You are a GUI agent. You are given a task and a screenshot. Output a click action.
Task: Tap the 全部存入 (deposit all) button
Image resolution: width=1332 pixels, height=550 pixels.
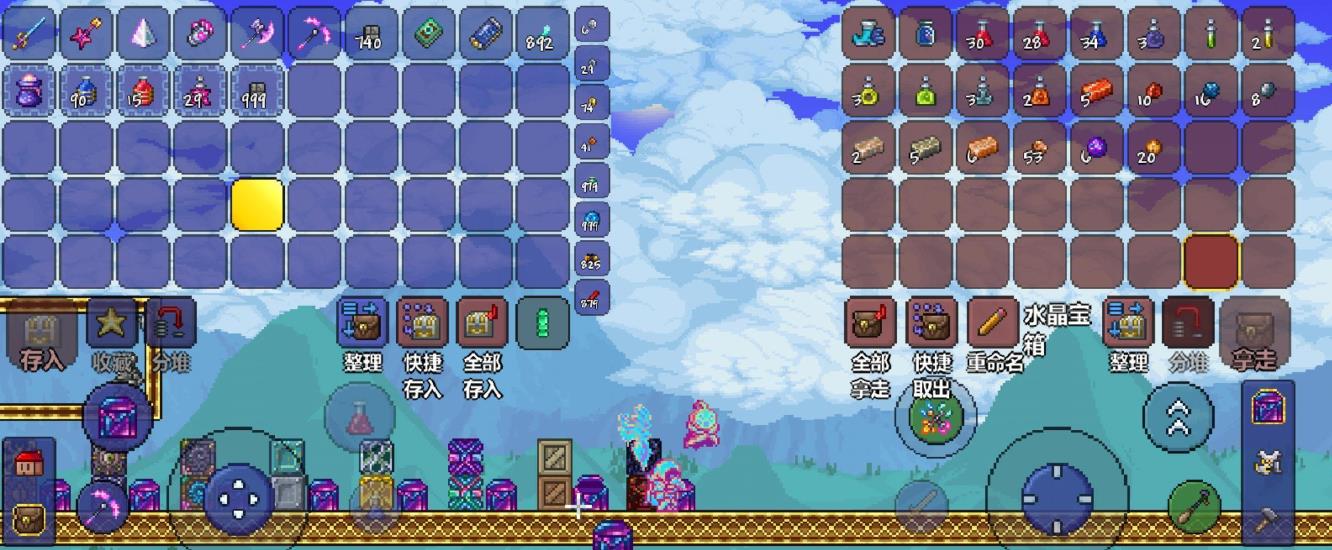(x=482, y=323)
